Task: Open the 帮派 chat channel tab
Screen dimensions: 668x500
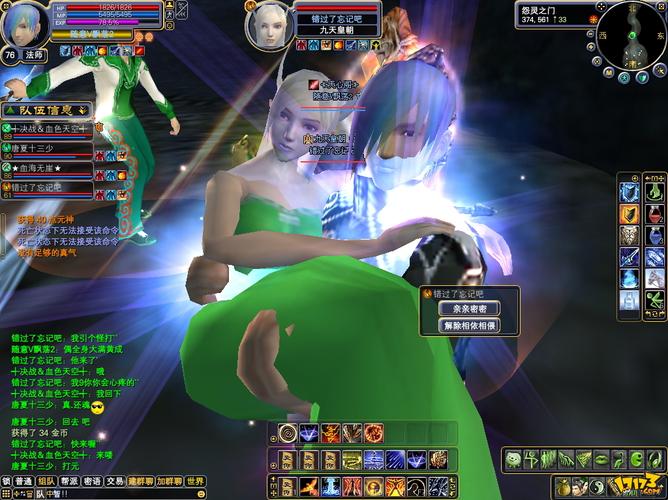Action: [68, 481]
